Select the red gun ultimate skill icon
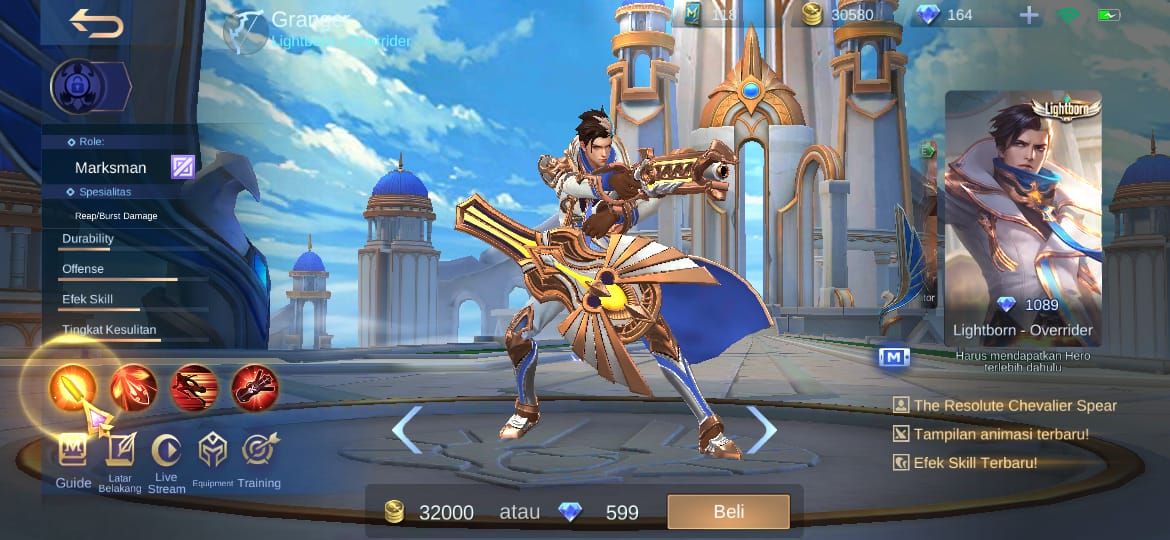The width and height of the screenshot is (1170, 540). 255,388
